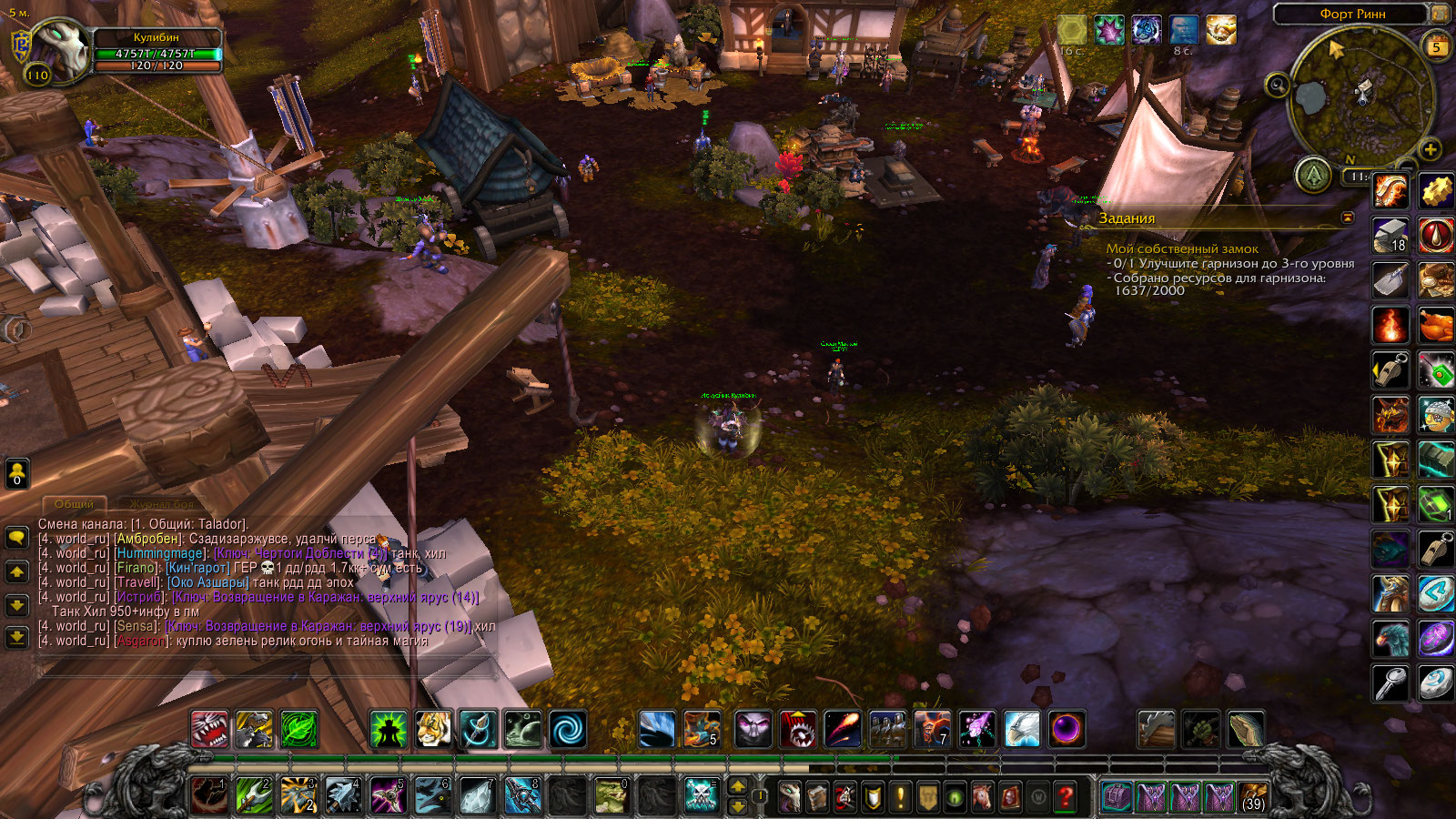Select the Мой собственный замок quest
This screenshot has width=1456, height=819.
1182,248
